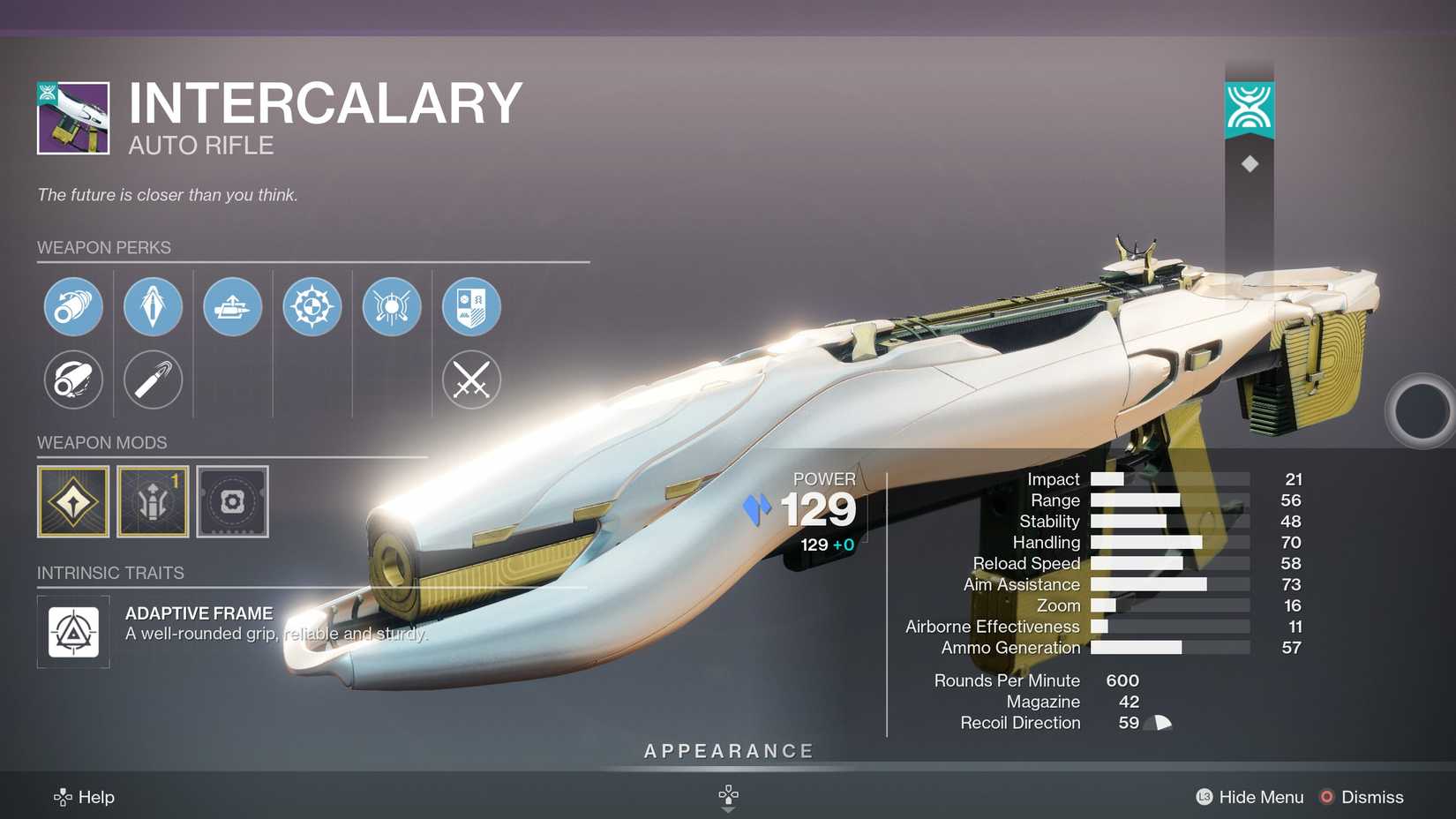Select the crossed swords alternate perk
Screen dimensions: 1456x819
(x=470, y=380)
